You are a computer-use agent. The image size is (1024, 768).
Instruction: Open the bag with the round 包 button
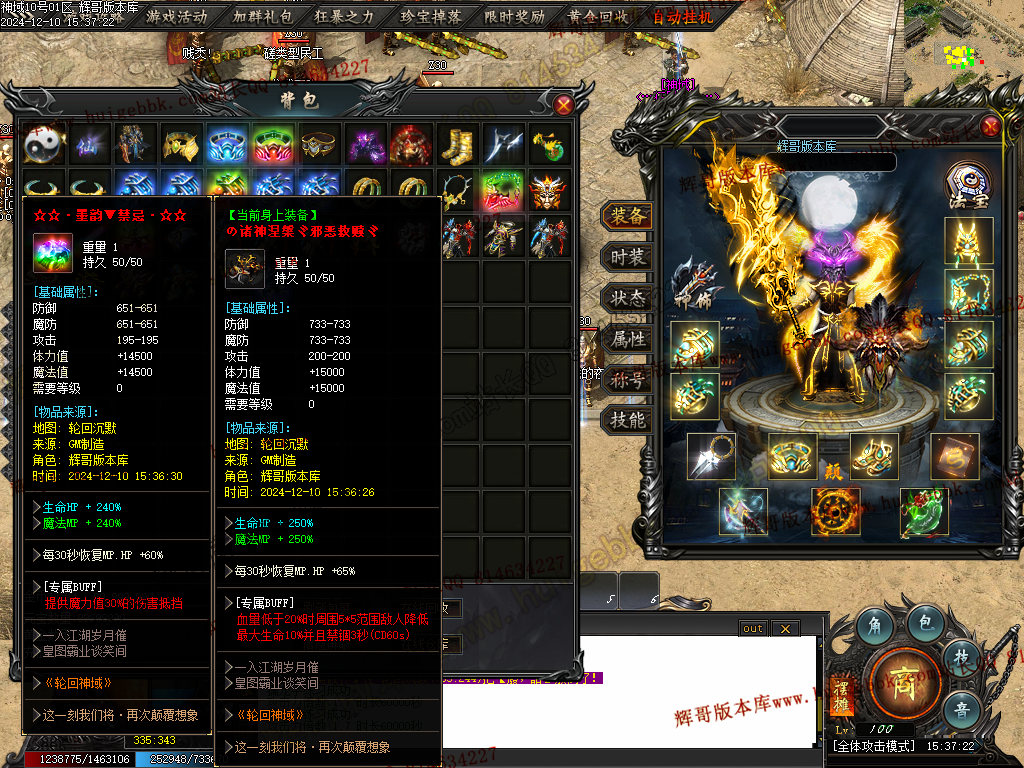coord(926,624)
